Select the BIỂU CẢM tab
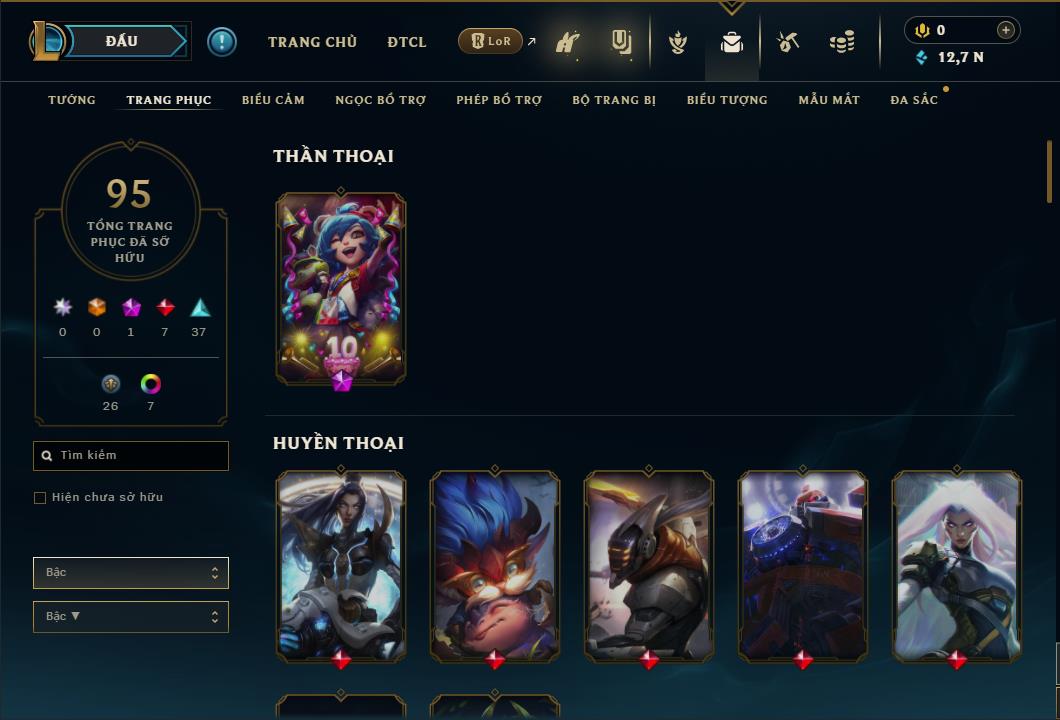This screenshot has width=1060, height=720. [273, 100]
